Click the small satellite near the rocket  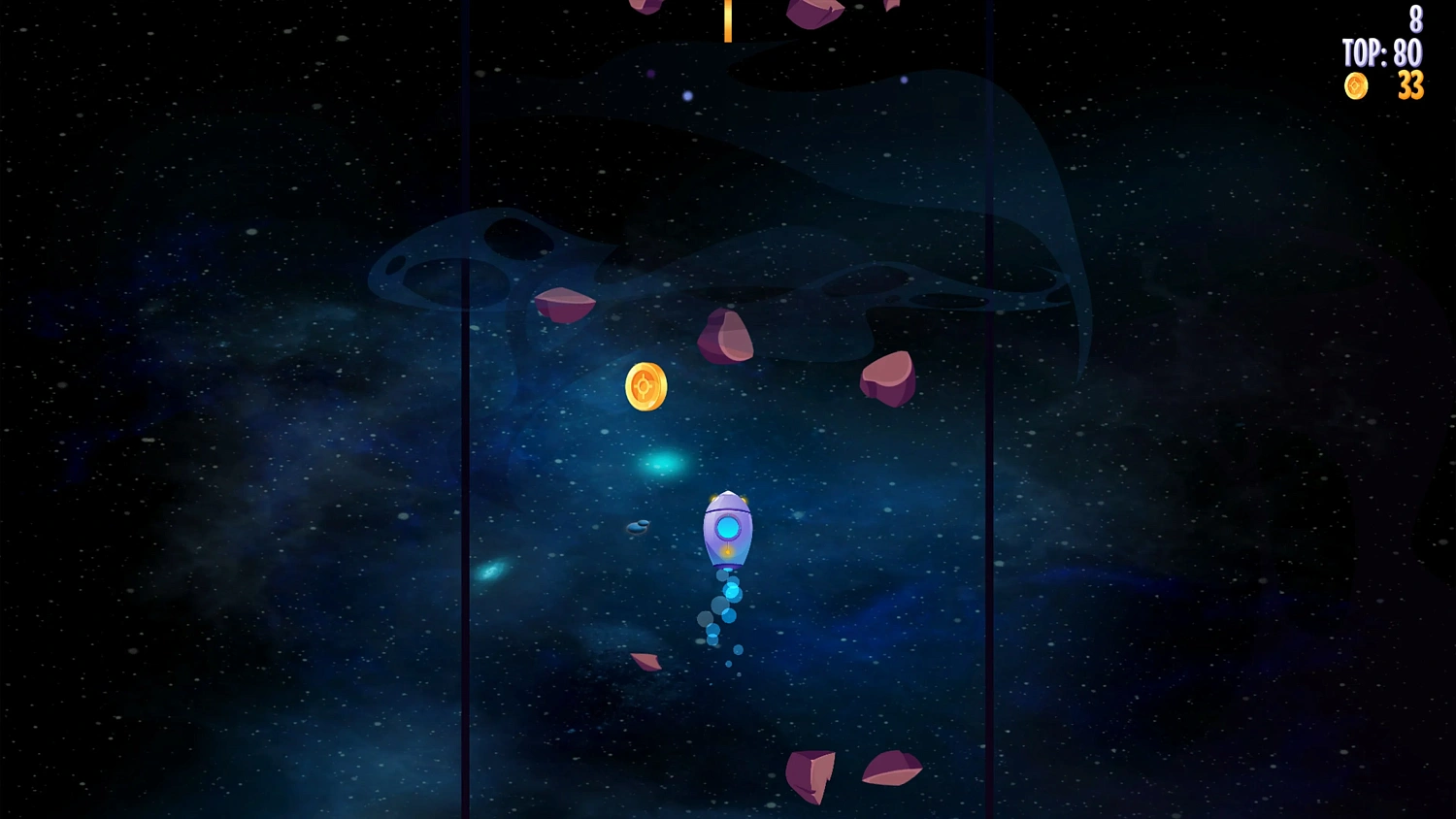[636, 530]
